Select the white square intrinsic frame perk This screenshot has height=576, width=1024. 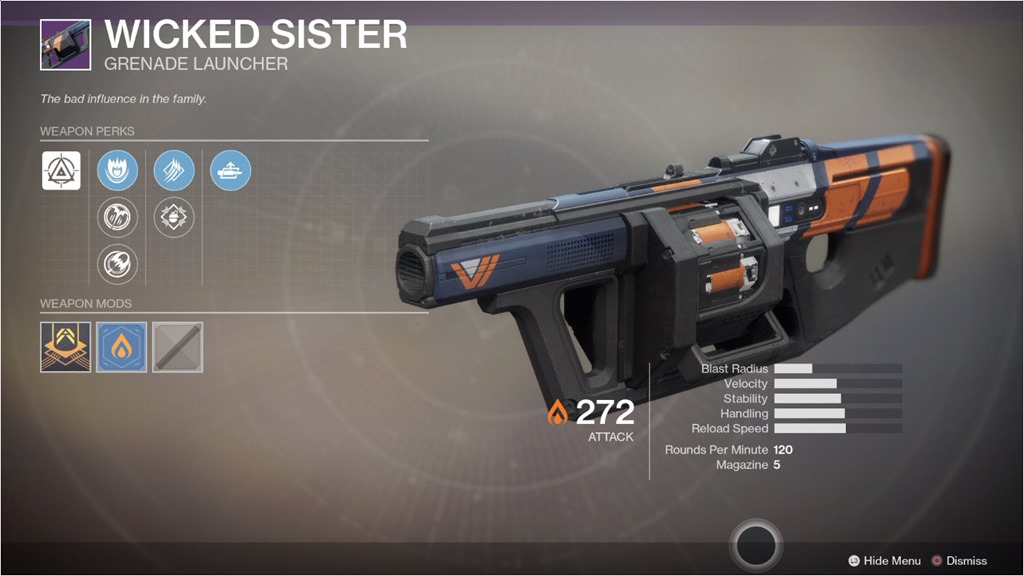[x=61, y=171]
